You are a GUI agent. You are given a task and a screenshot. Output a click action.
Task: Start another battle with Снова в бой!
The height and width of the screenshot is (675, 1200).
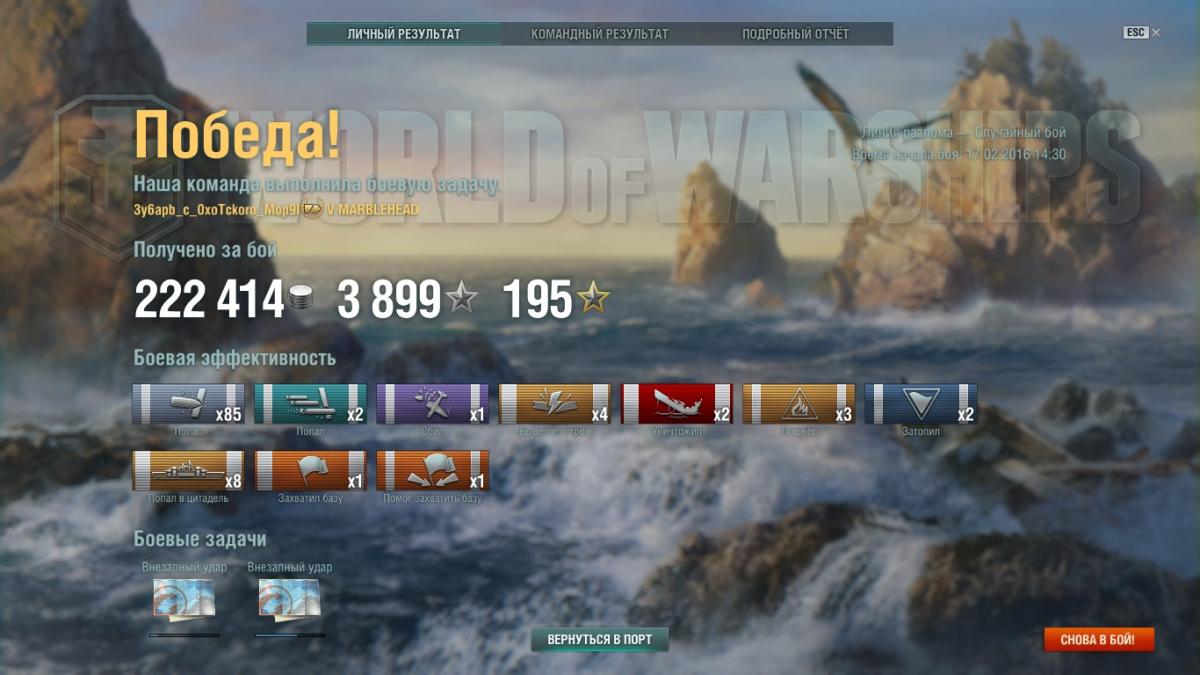1099,639
